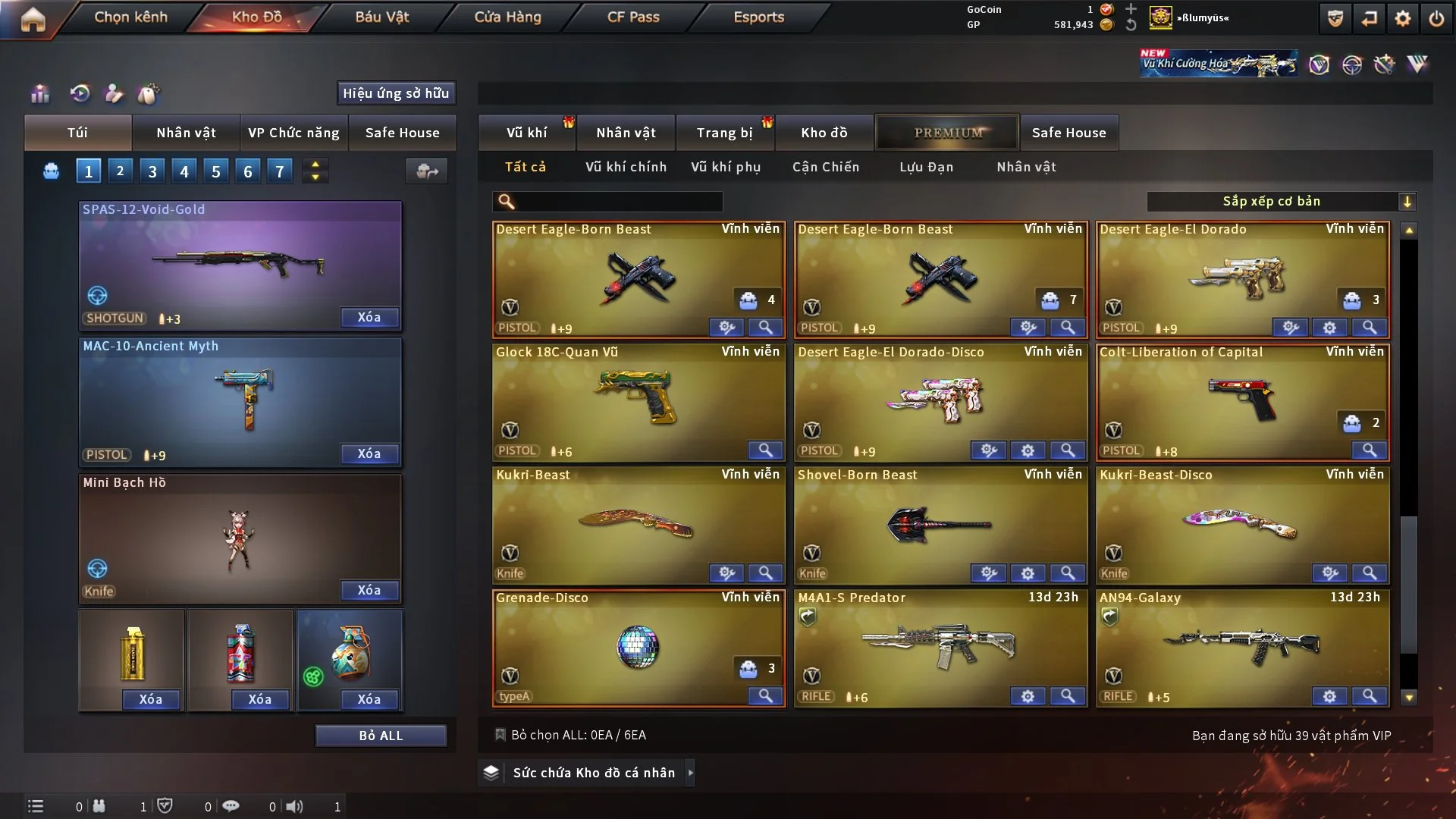This screenshot has height=819, width=1456.
Task: Open the CF Pass page
Action: point(633,17)
